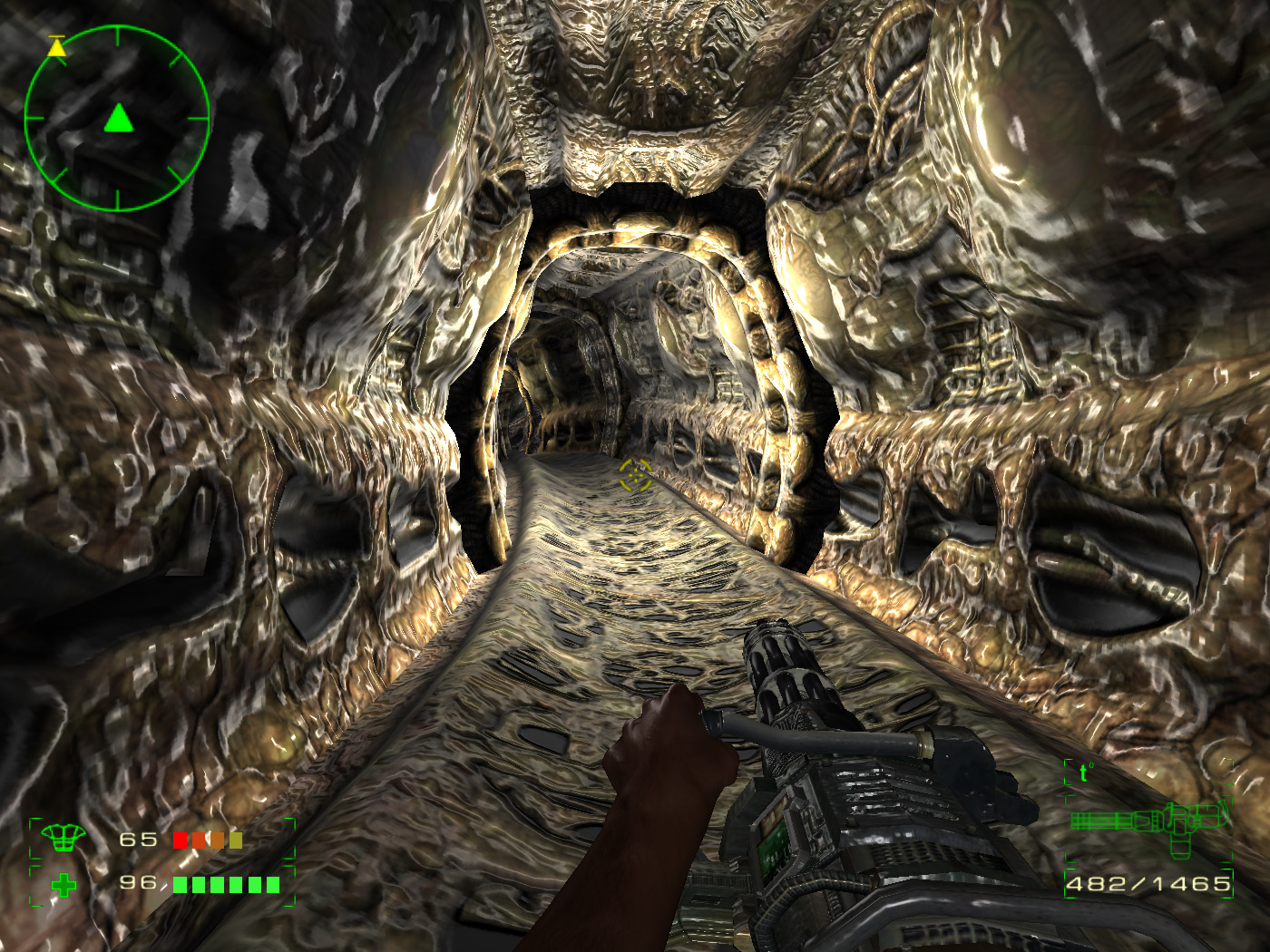Click the green circular radar
The width and height of the screenshot is (1270, 952).
(x=117, y=119)
